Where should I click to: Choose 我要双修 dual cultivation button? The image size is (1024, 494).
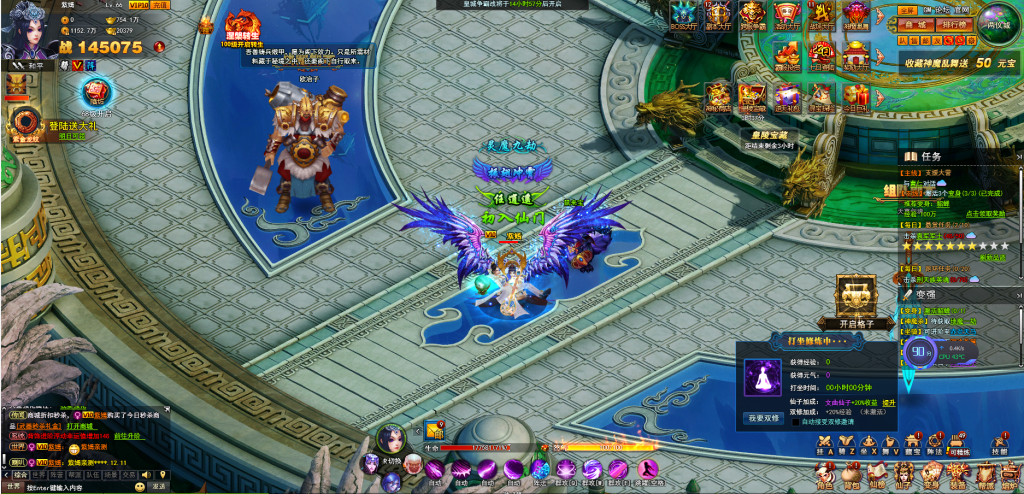763,418
